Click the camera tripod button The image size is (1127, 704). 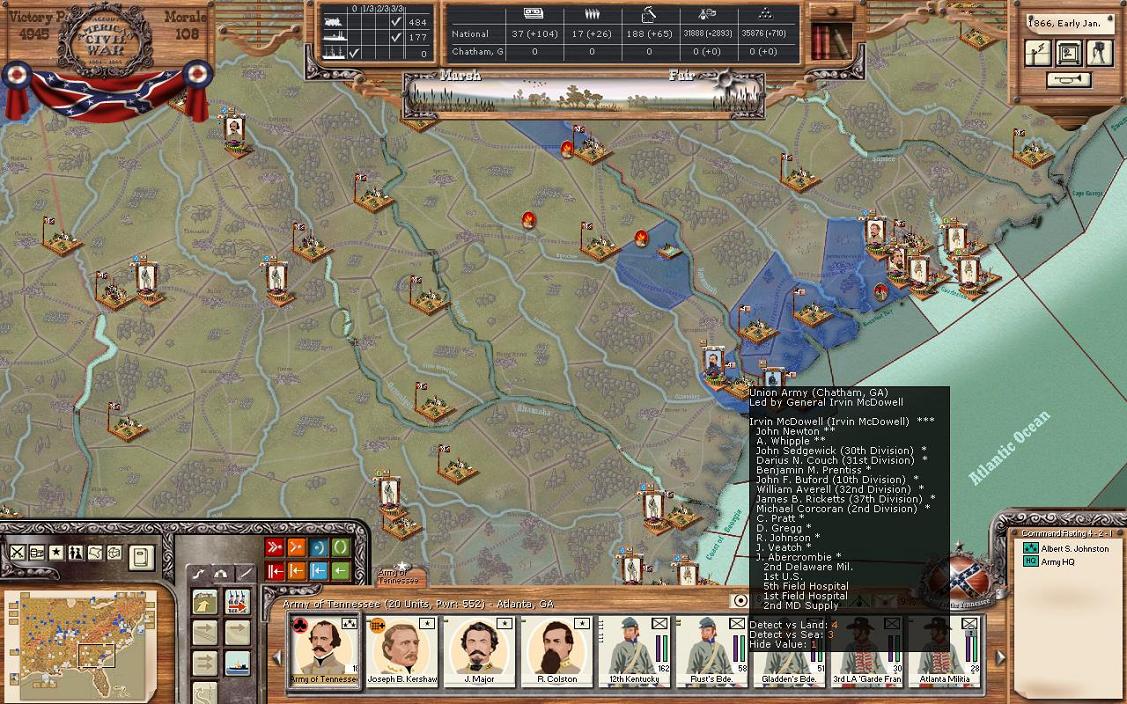[x=1099, y=53]
